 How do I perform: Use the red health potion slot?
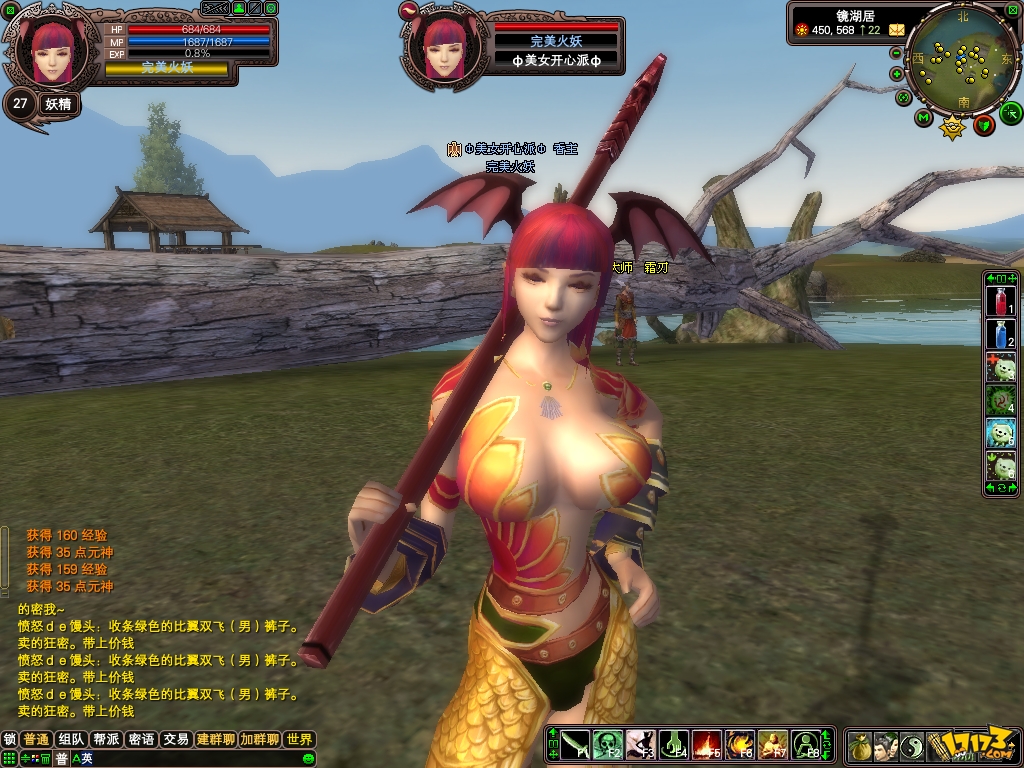coord(1001,302)
